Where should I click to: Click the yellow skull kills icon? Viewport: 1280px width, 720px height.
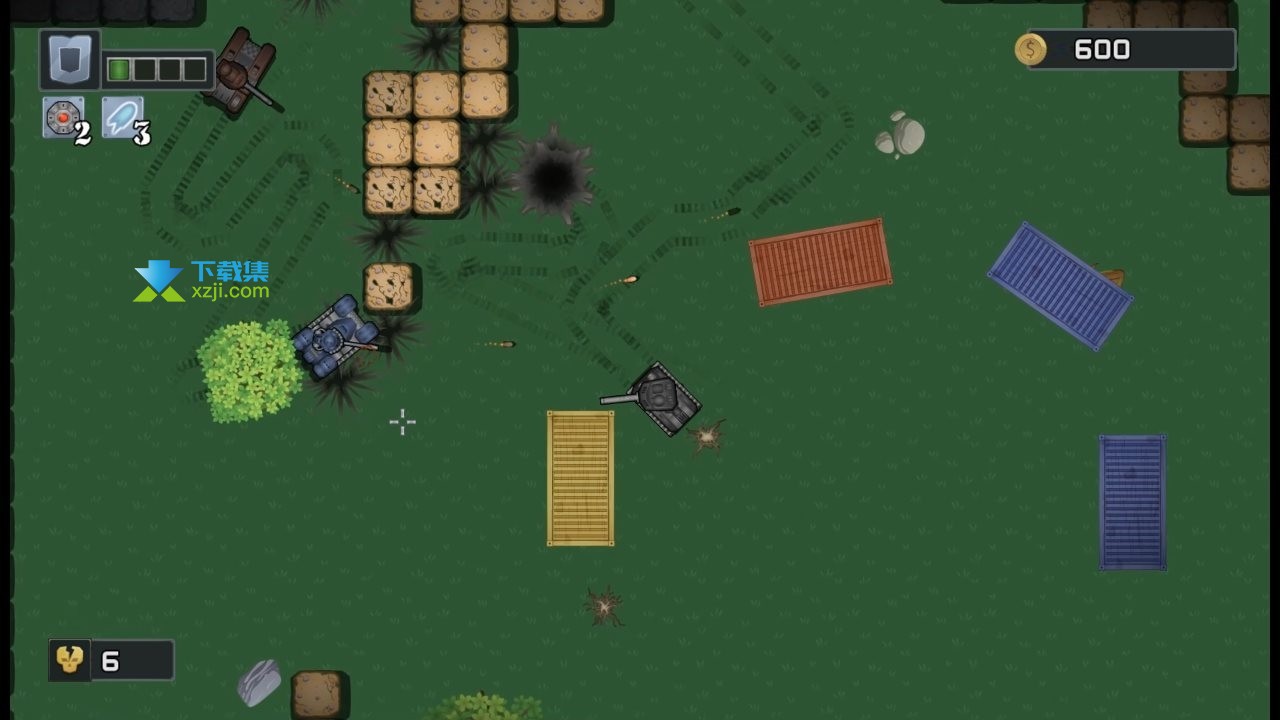[70, 660]
